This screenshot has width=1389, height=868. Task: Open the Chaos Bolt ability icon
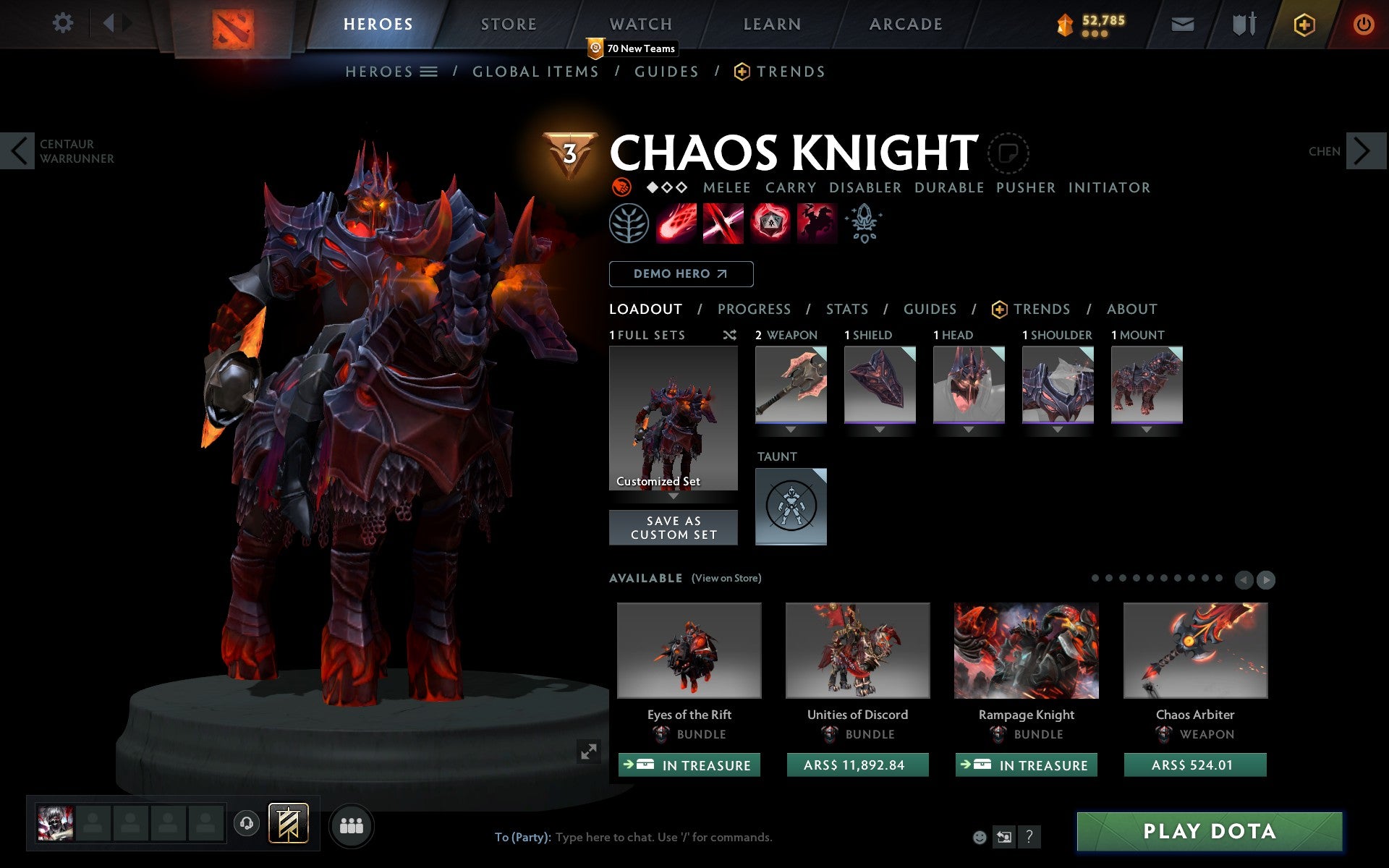[676, 224]
